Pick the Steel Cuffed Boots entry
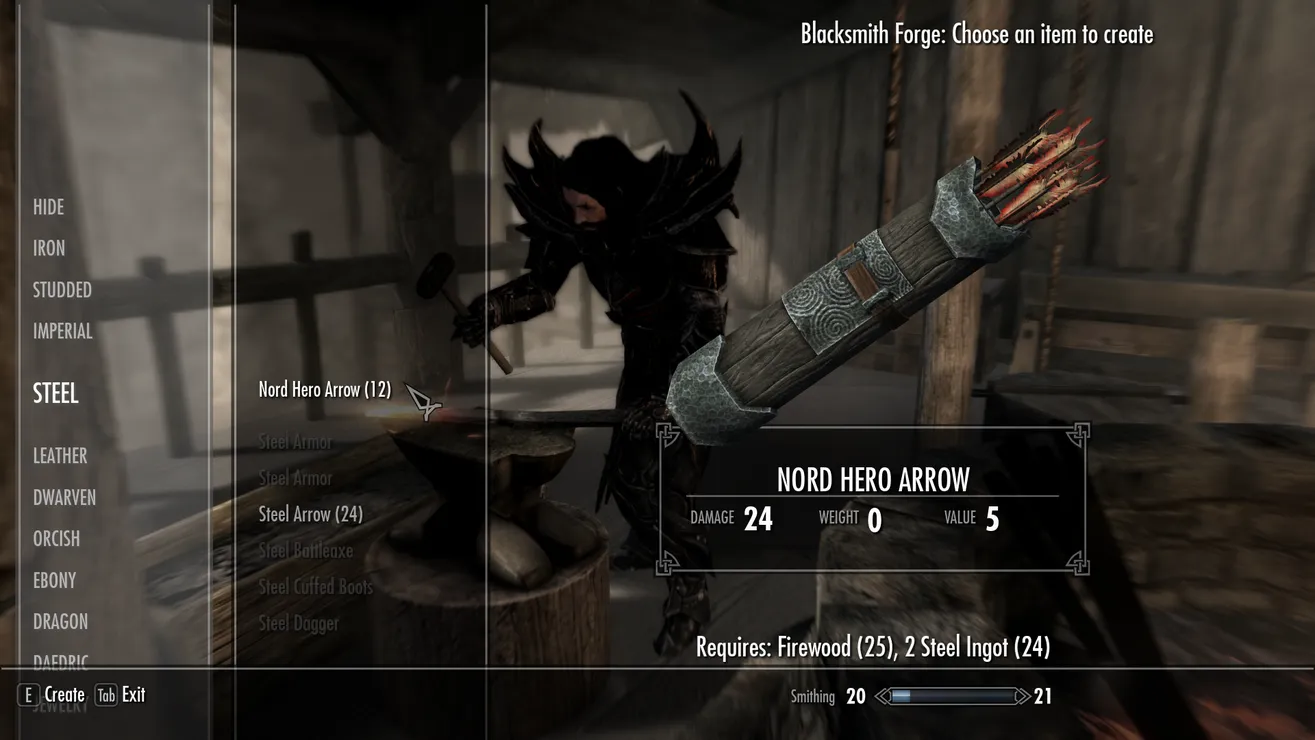The height and width of the screenshot is (740, 1315). [315, 587]
